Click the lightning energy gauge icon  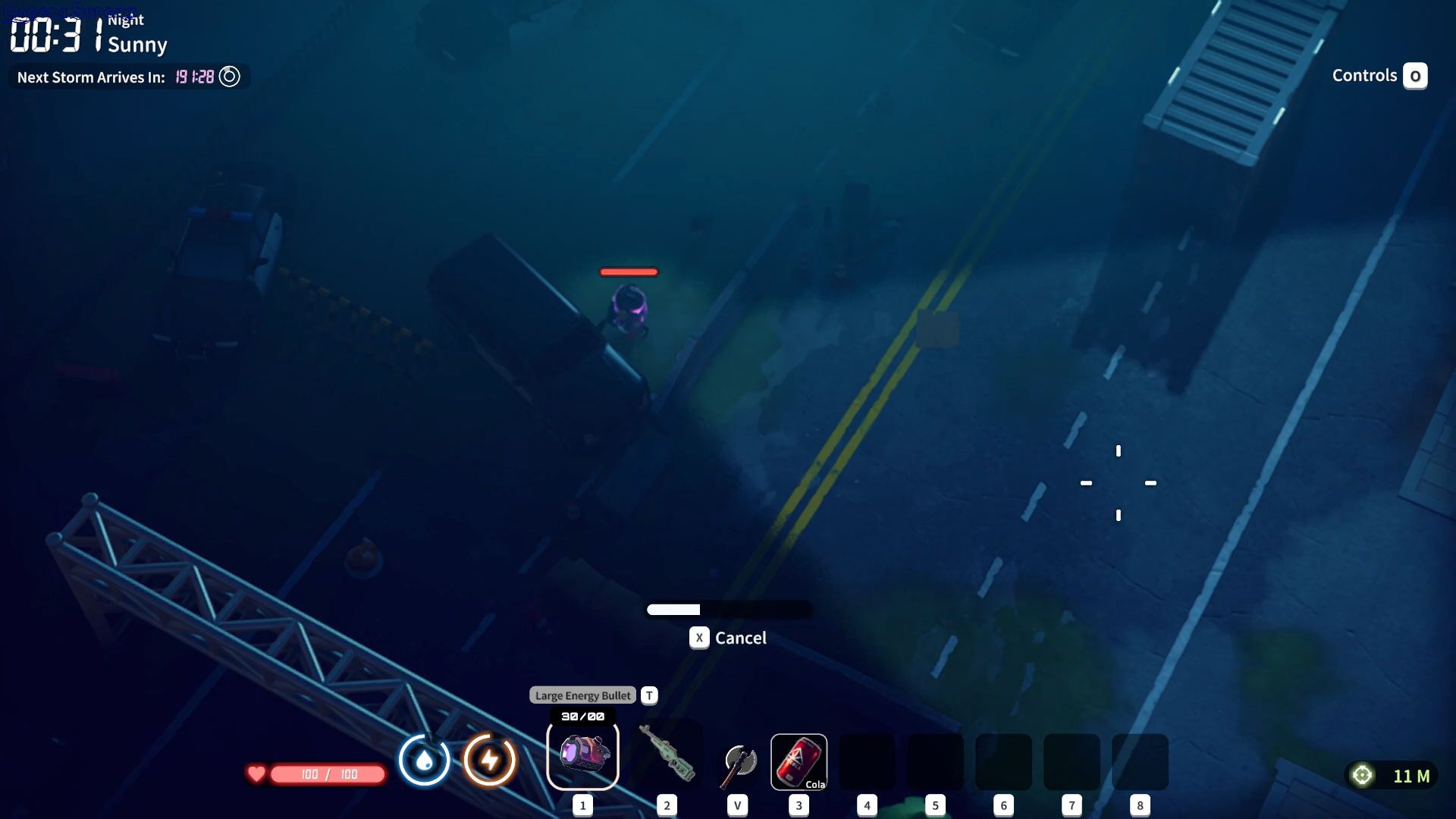point(489,760)
